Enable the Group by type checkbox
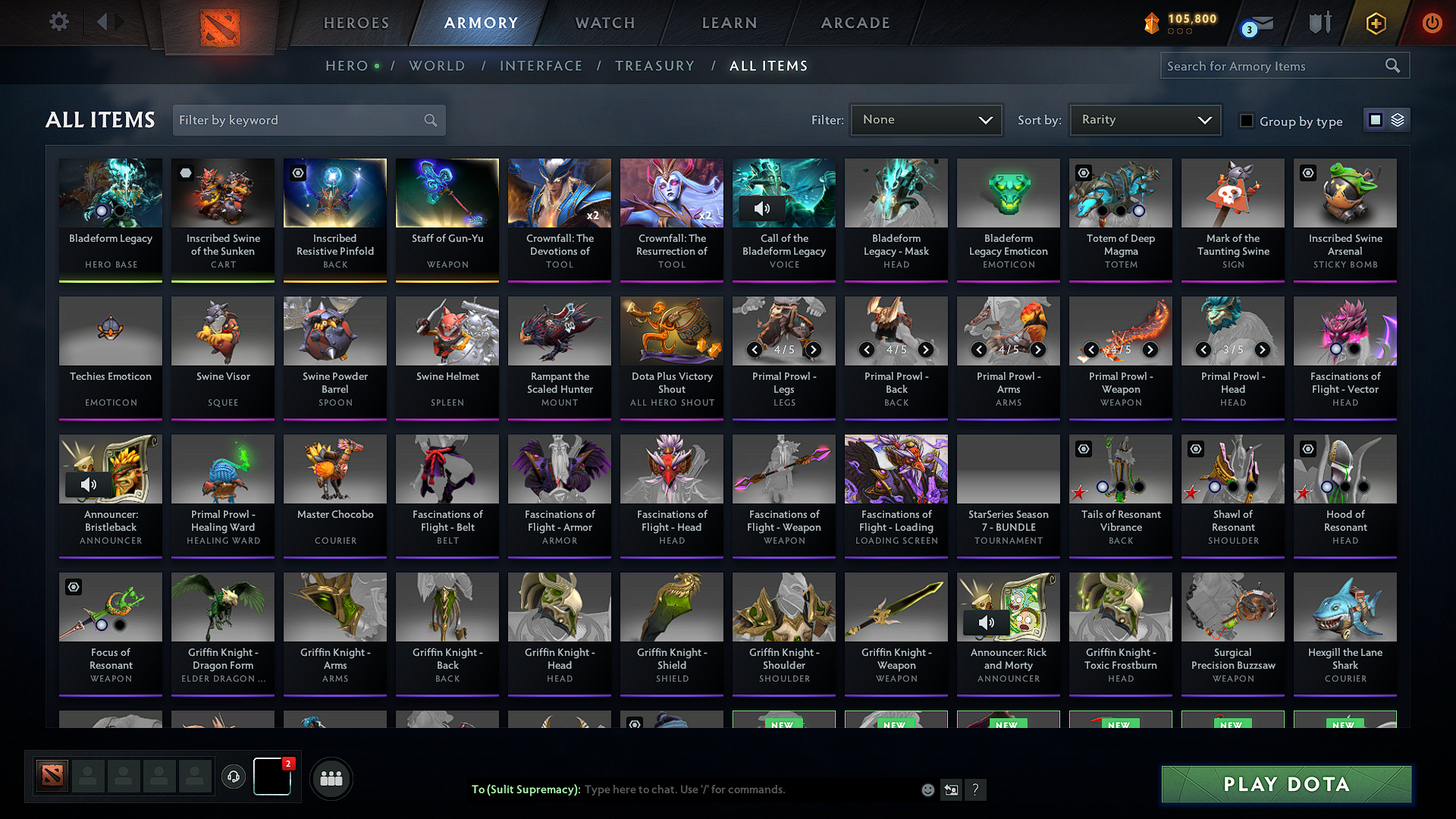Screen dimensions: 1456x819 (x=1247, y=121)
